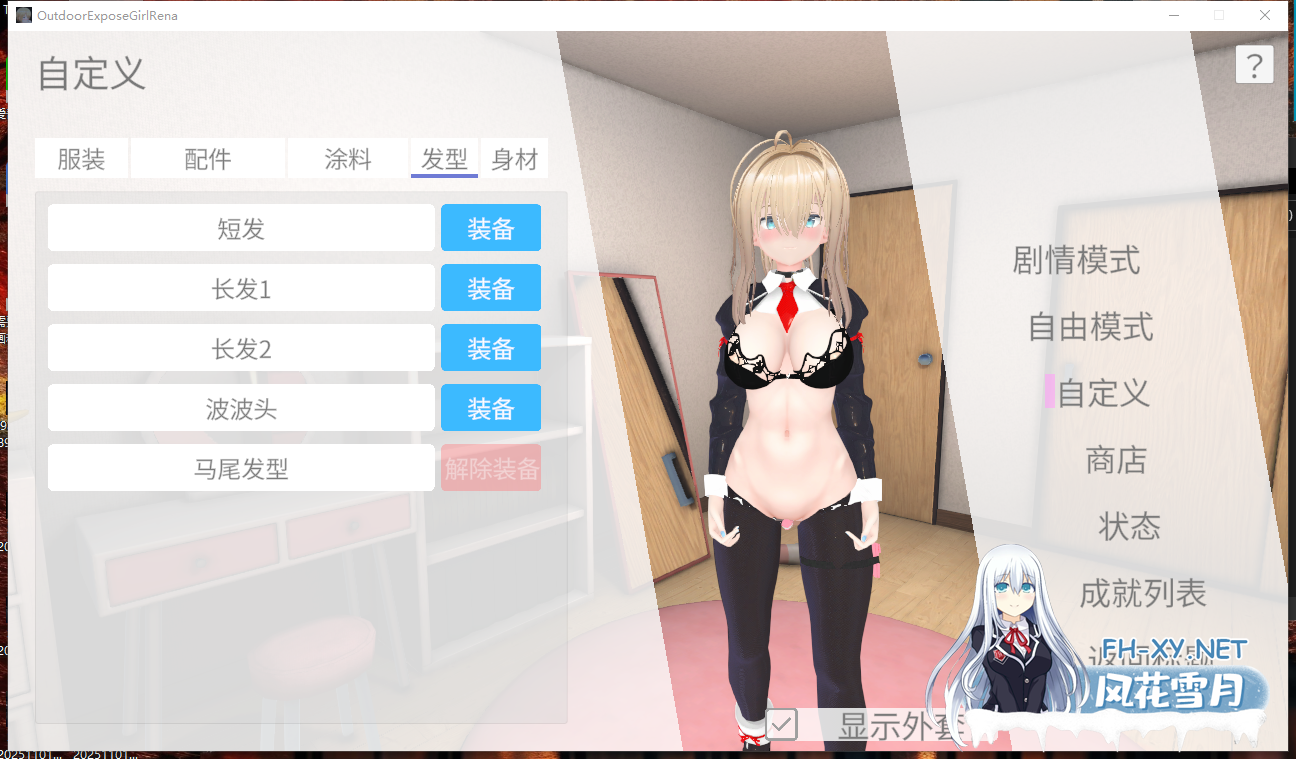1296x759 pixels.
Task: Equip the 短发 short hair style
Action: 491,227
